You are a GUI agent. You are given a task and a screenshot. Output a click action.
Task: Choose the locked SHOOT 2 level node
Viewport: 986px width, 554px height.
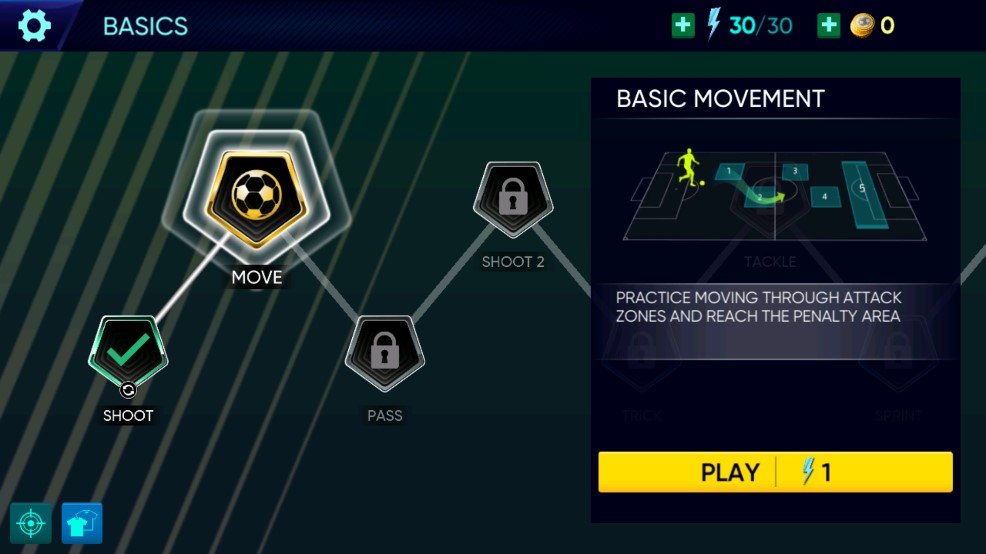coord(513,199)
